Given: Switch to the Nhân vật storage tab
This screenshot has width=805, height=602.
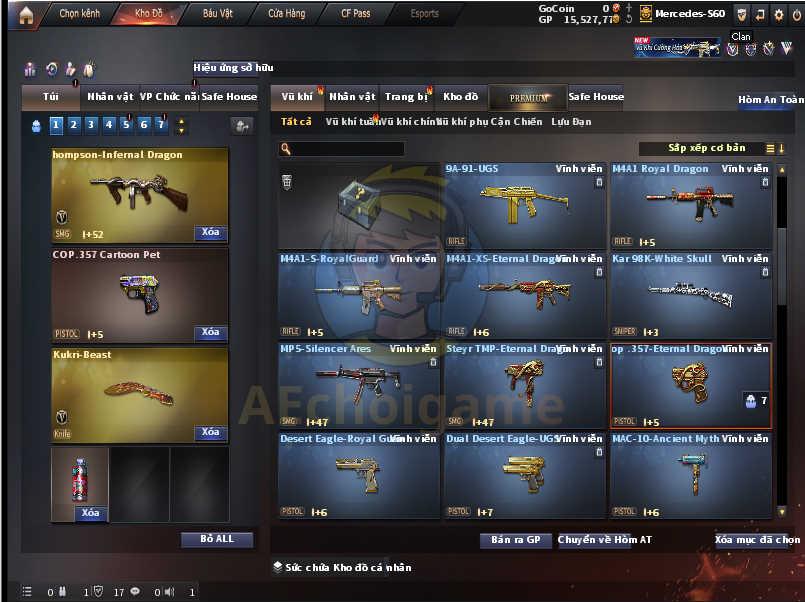Looking at the screenshot, I should [352, 97].
